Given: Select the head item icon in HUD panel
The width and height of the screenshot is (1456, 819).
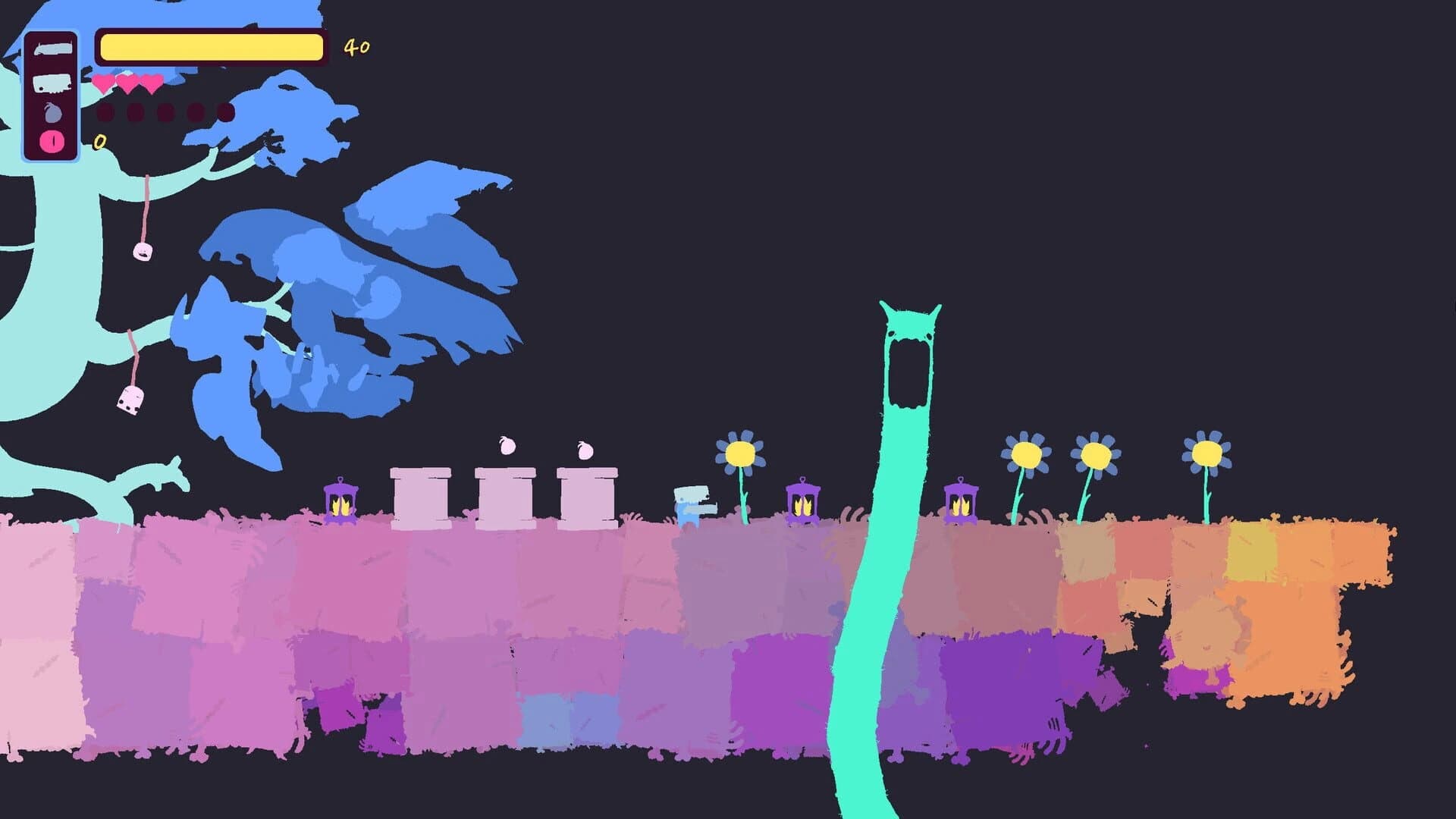Looking at the screenshot, I should pos(52,83).
